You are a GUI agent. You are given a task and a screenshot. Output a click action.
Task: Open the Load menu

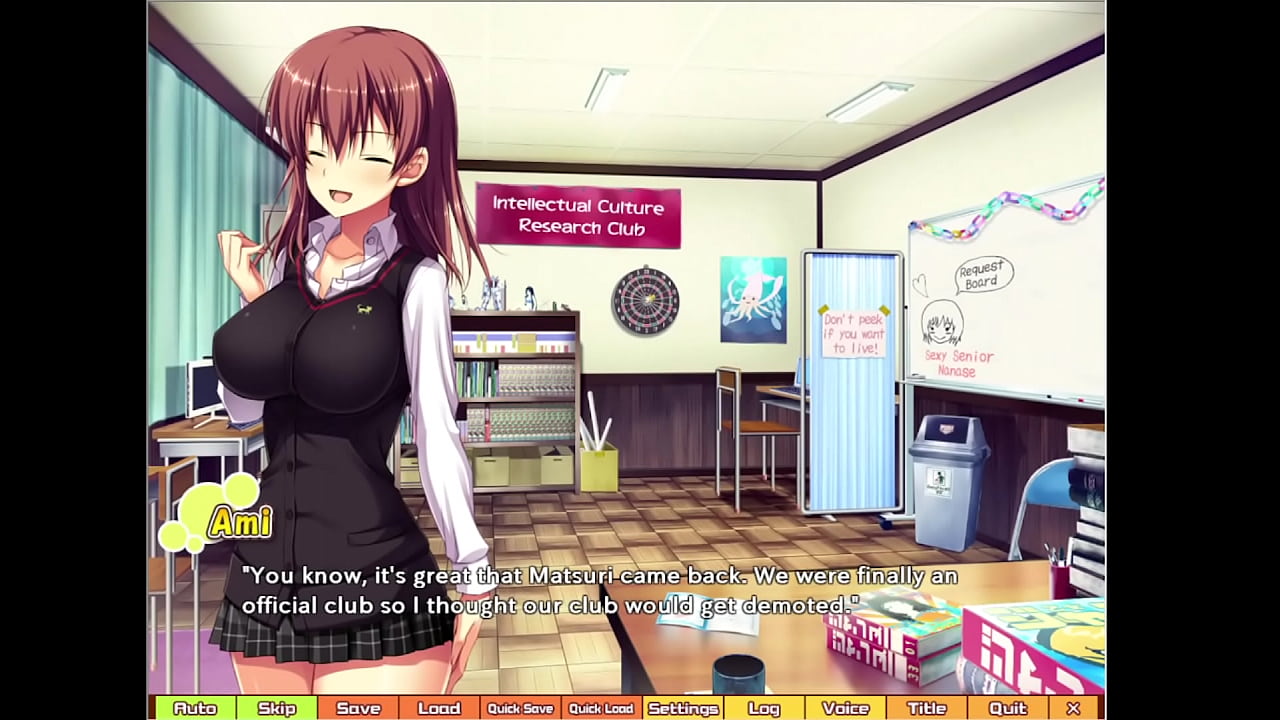(439, 708)
